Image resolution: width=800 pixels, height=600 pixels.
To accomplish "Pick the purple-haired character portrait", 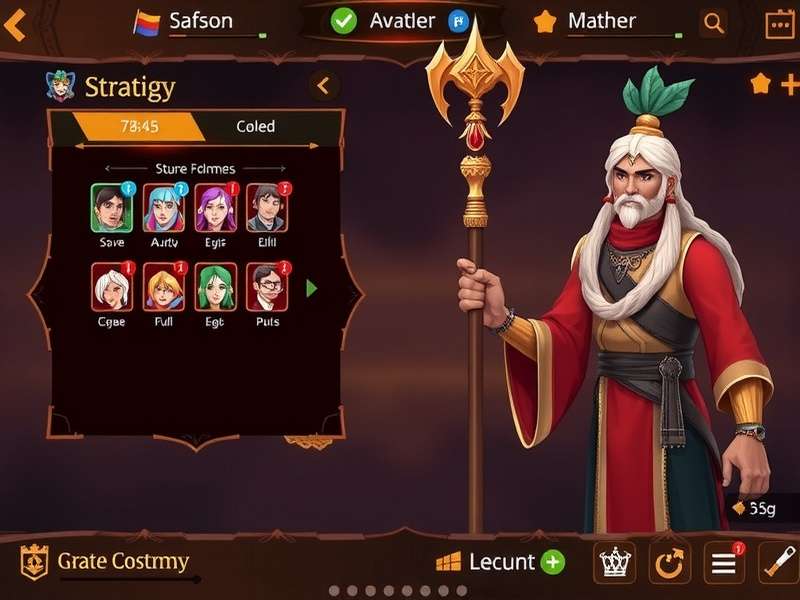I will [x=215, y=208].
